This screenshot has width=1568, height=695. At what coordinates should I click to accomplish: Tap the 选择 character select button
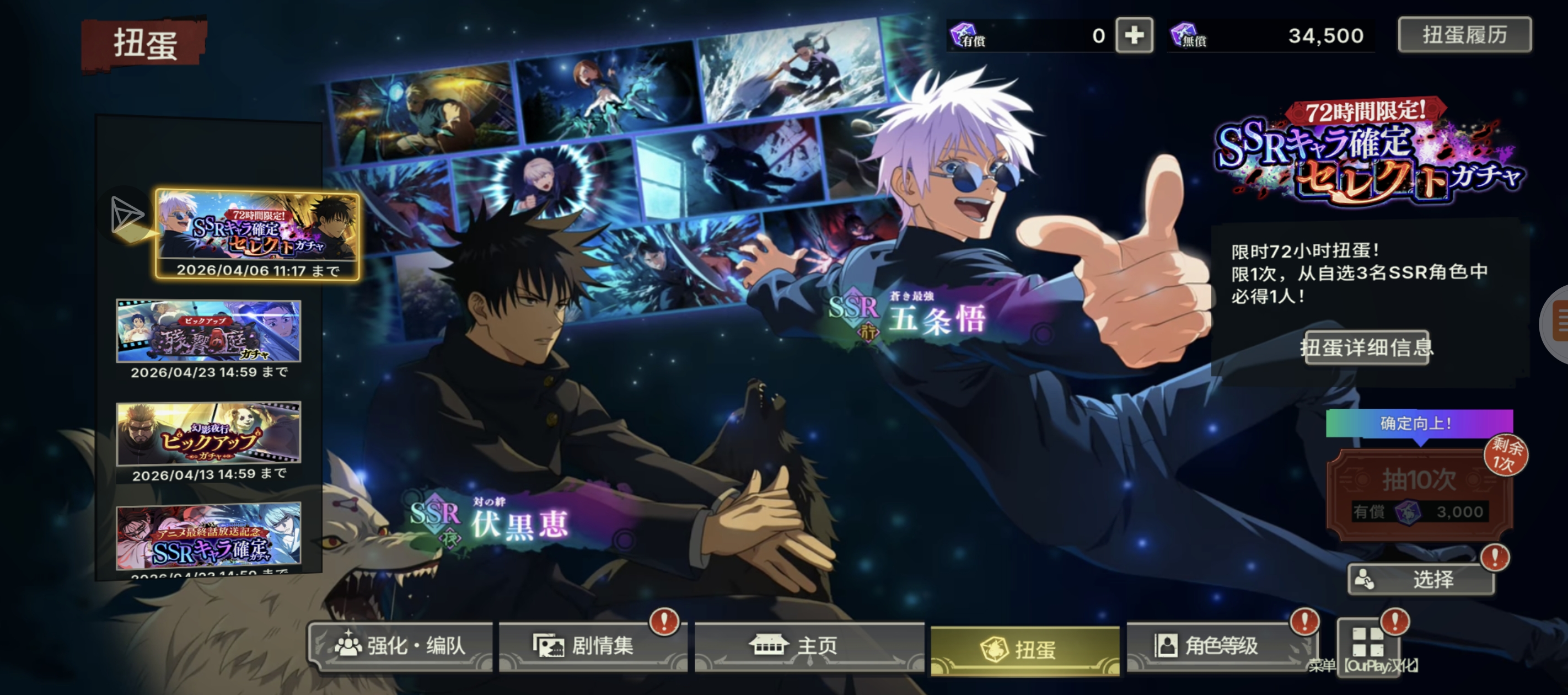tap(1421, 579)
